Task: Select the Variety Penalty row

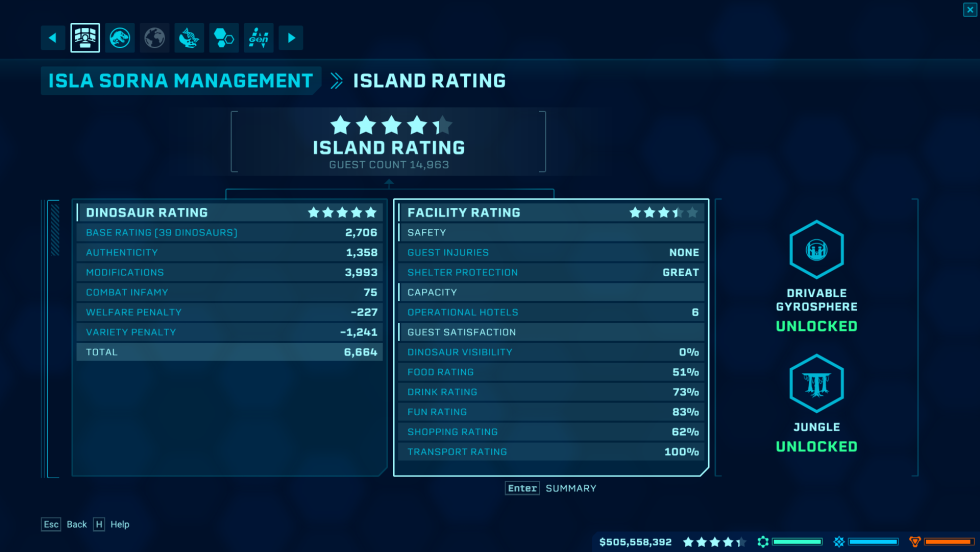Action: click(x=230, y=332)
